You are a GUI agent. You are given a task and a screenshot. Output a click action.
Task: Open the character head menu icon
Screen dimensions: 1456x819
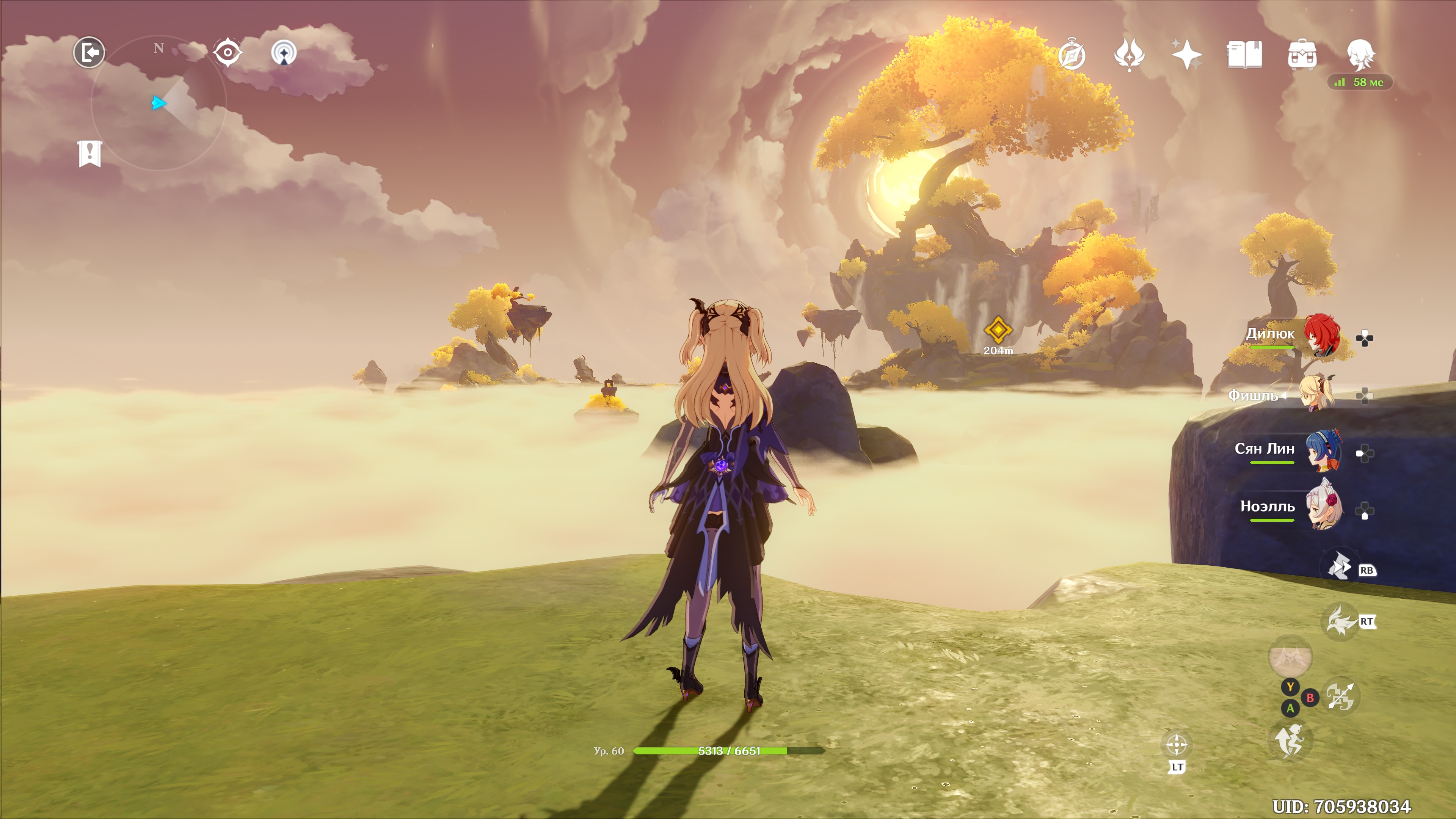pos(1360,55)
